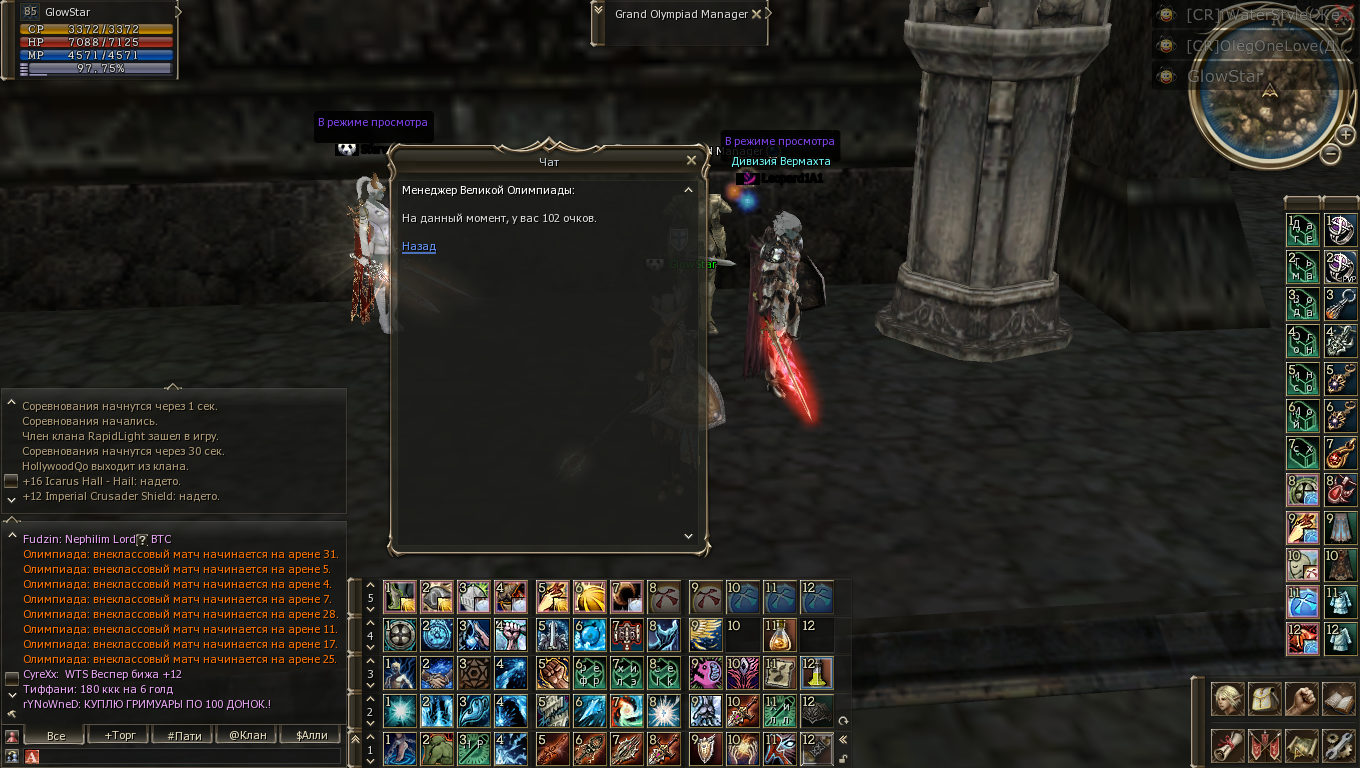The width and height of the screenshot is (1360, 768).
Task: Open the wrench and hammer system menu
Action: (1338, 745)
